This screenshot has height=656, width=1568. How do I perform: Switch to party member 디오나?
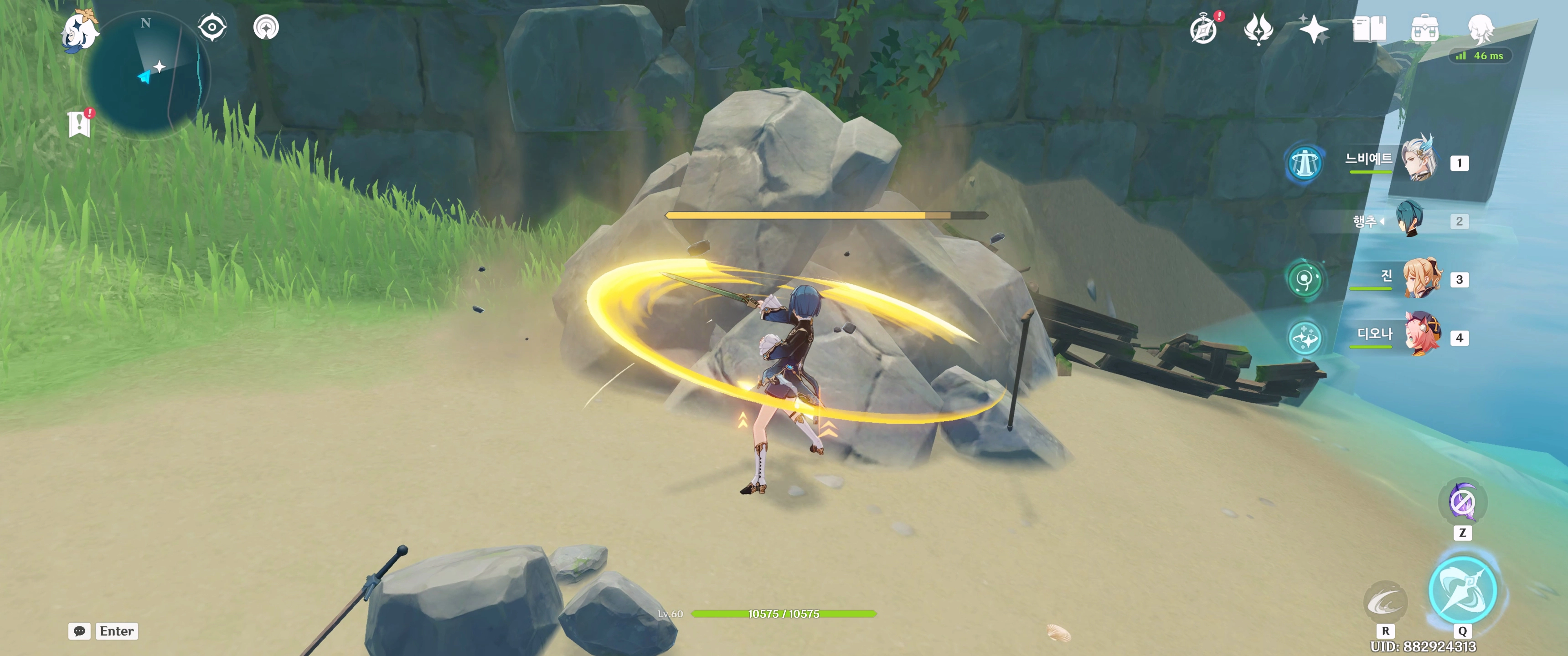[x=1422, y=335]
